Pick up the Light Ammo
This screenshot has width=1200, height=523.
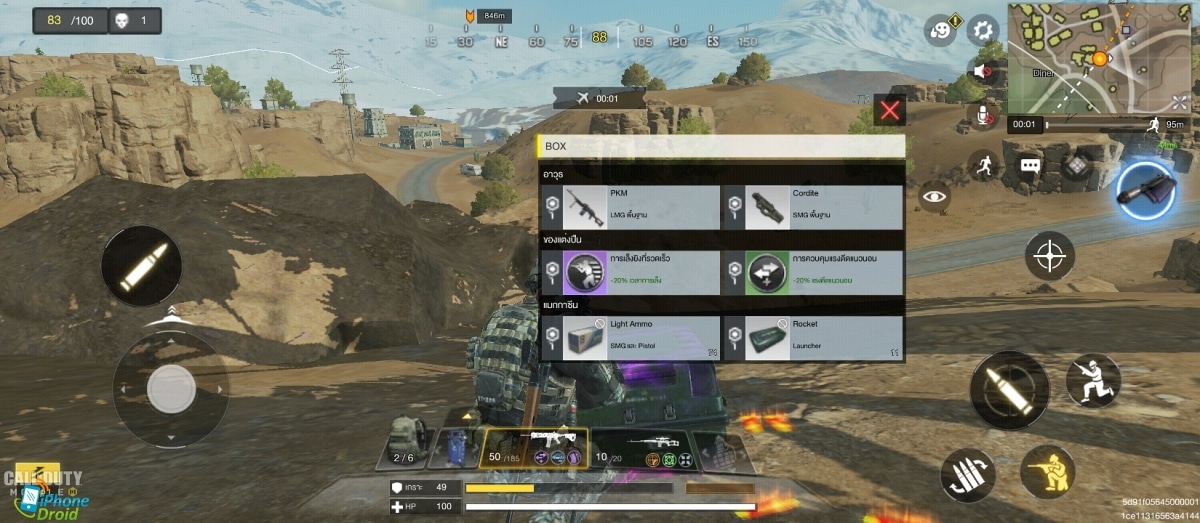pos(631,338)
